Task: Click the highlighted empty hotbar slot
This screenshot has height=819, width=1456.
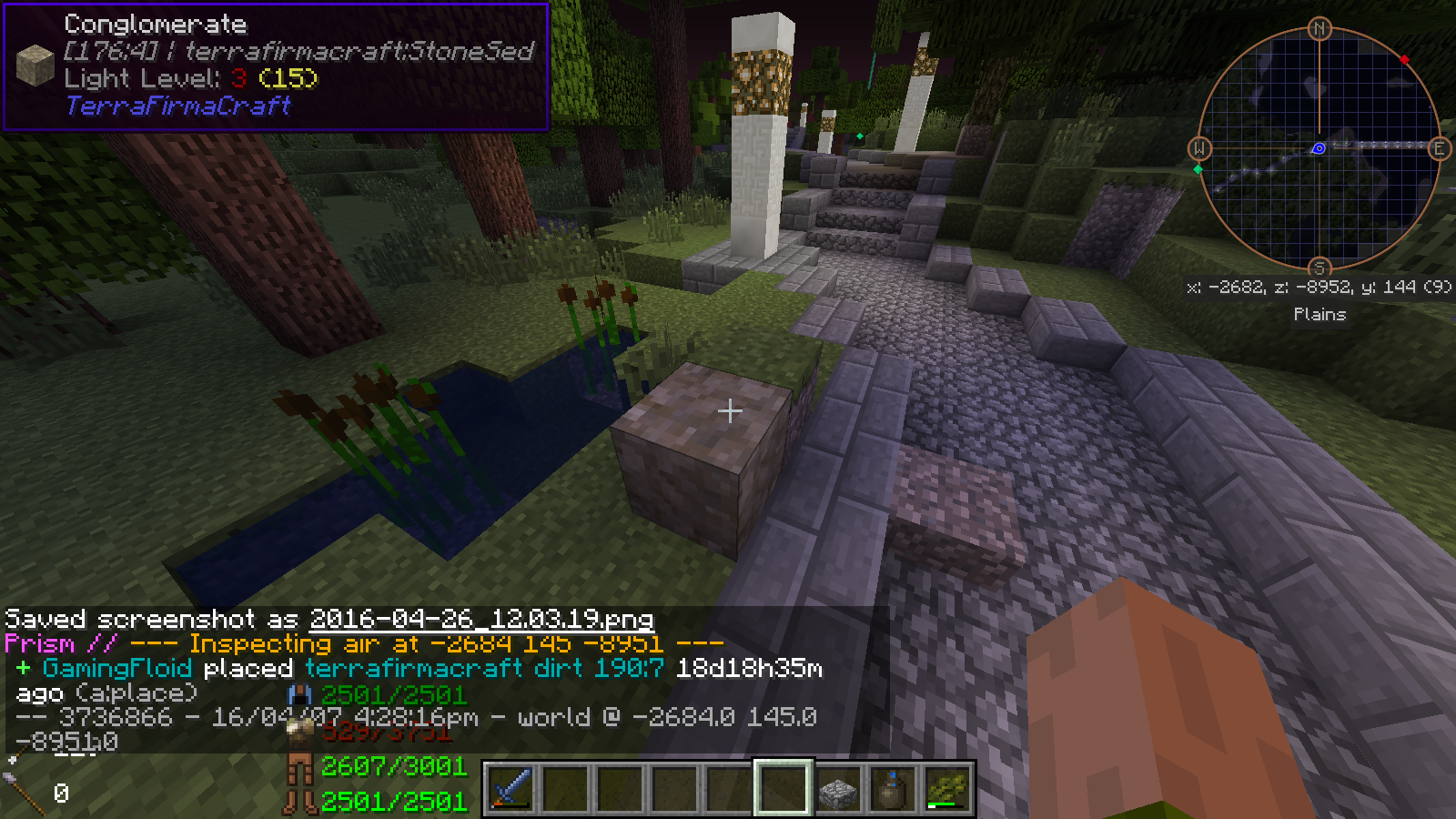Action: [784, 788]
